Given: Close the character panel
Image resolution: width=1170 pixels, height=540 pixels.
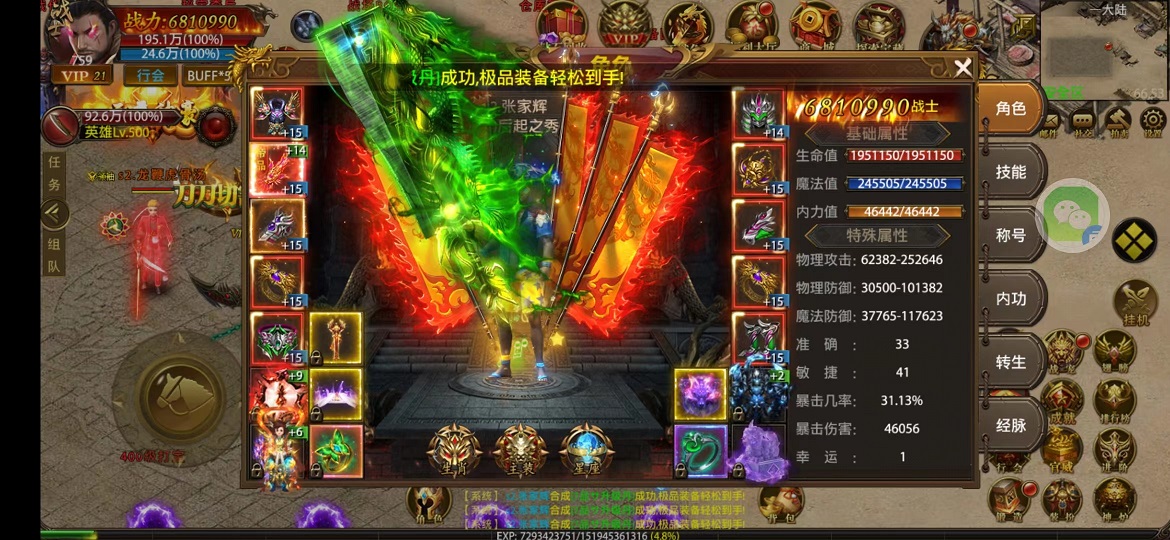Looking at the screenshot, I should click(963, 68).
